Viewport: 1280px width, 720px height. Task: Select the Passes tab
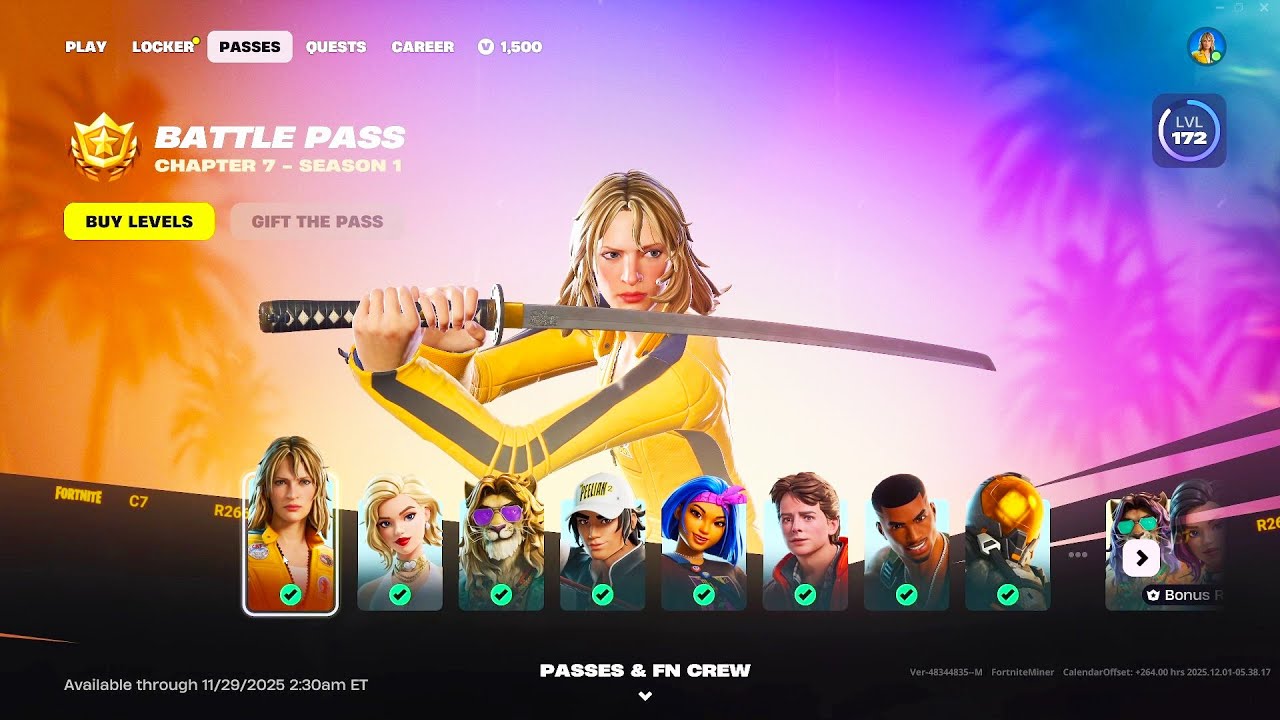[x=250, y=47]
